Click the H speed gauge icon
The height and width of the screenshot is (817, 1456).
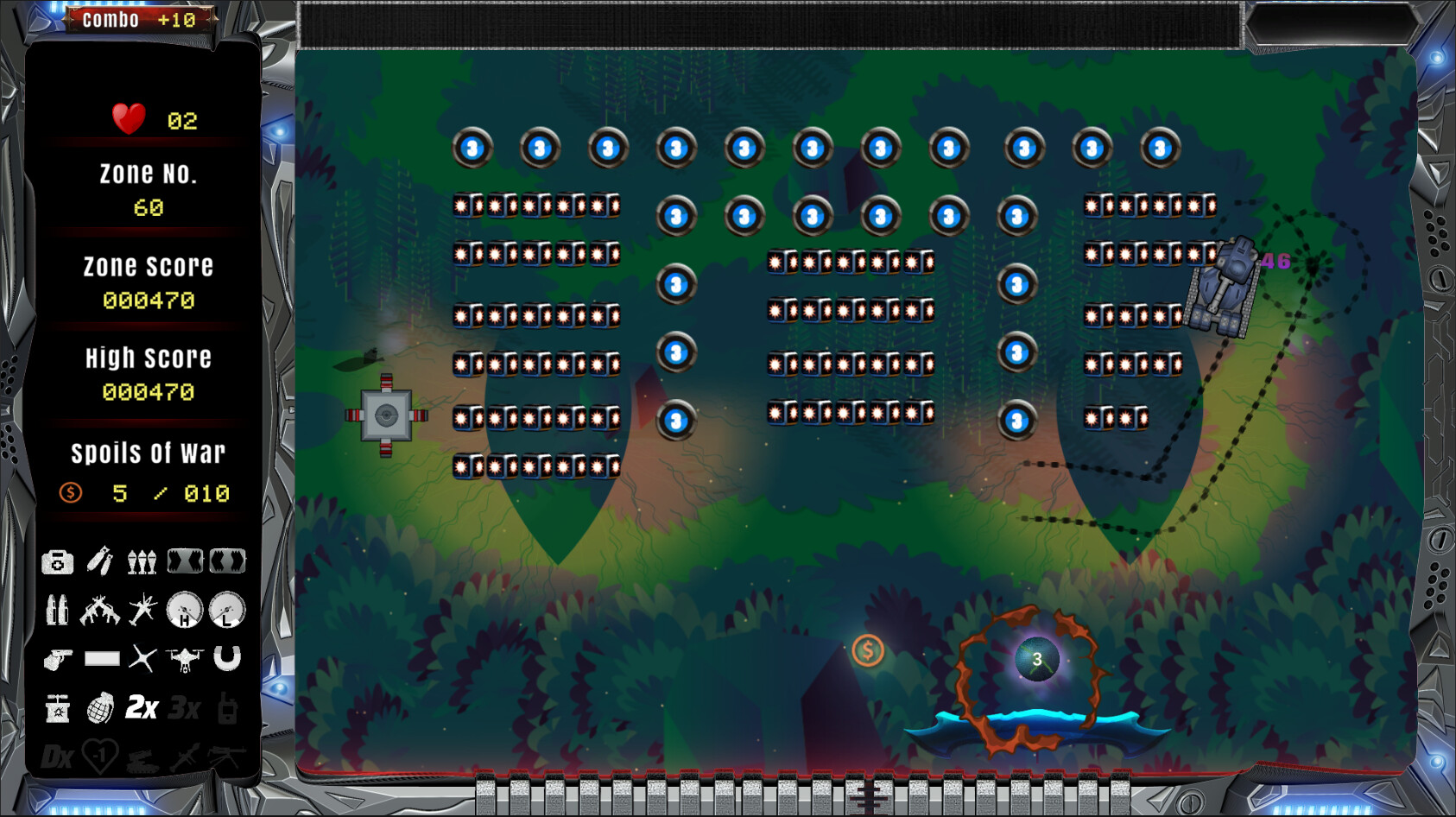(186, 611)
